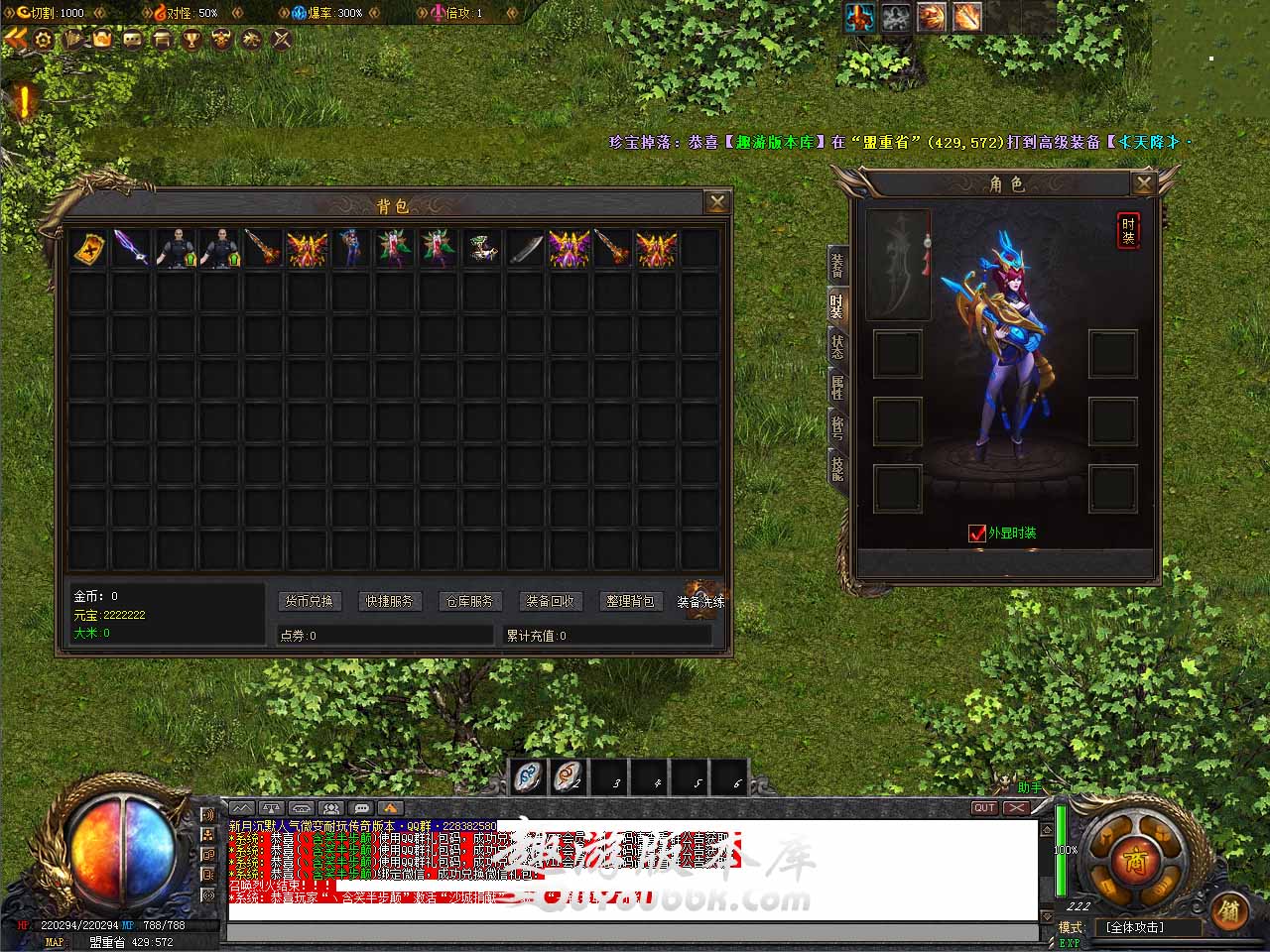Click the 货币兑换 currency exchange button
The height and width of the screenshot is (952, 1270).
pos(310,601)
